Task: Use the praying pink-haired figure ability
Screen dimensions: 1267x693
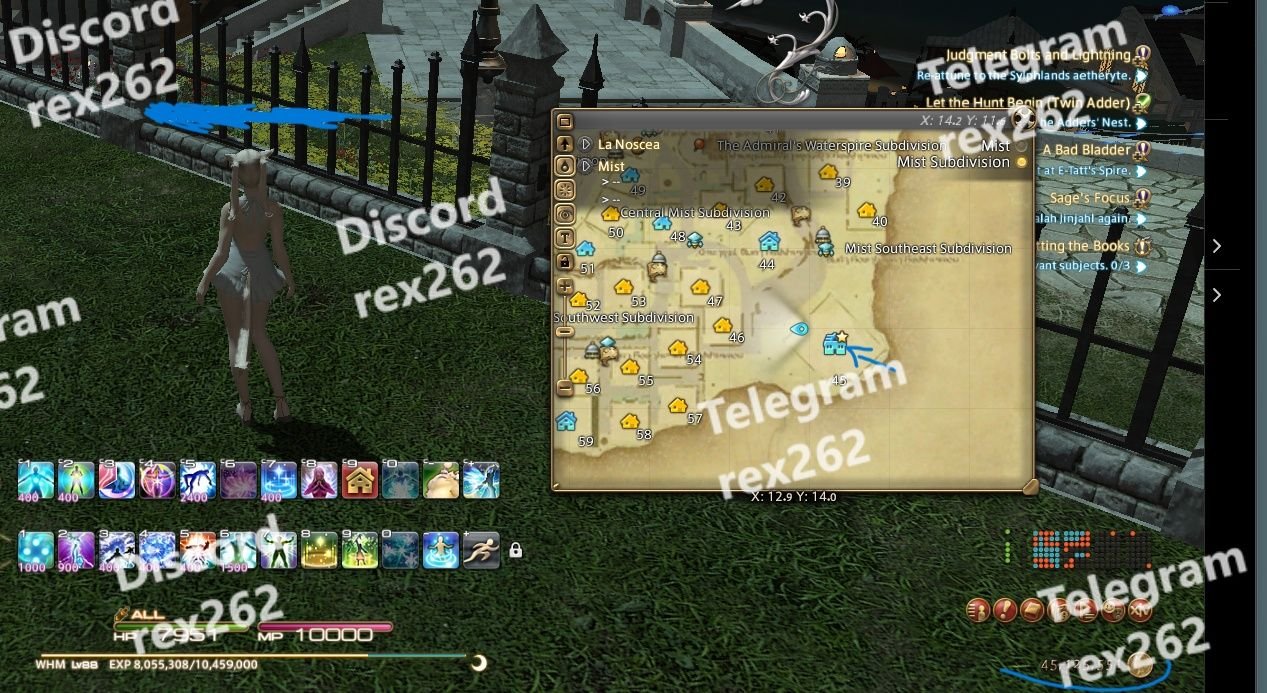Action: pyautogui.click(x=319, y=480)
